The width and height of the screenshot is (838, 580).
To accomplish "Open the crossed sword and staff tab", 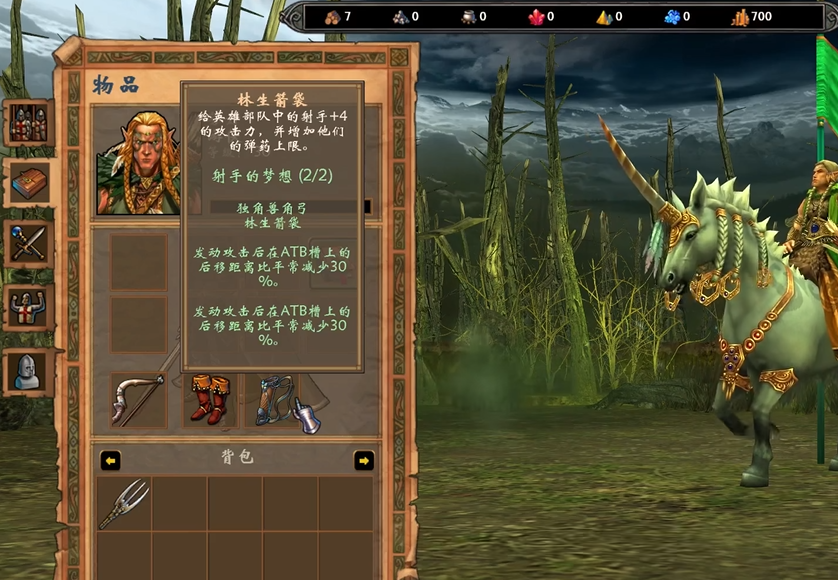I will [27, 243].
